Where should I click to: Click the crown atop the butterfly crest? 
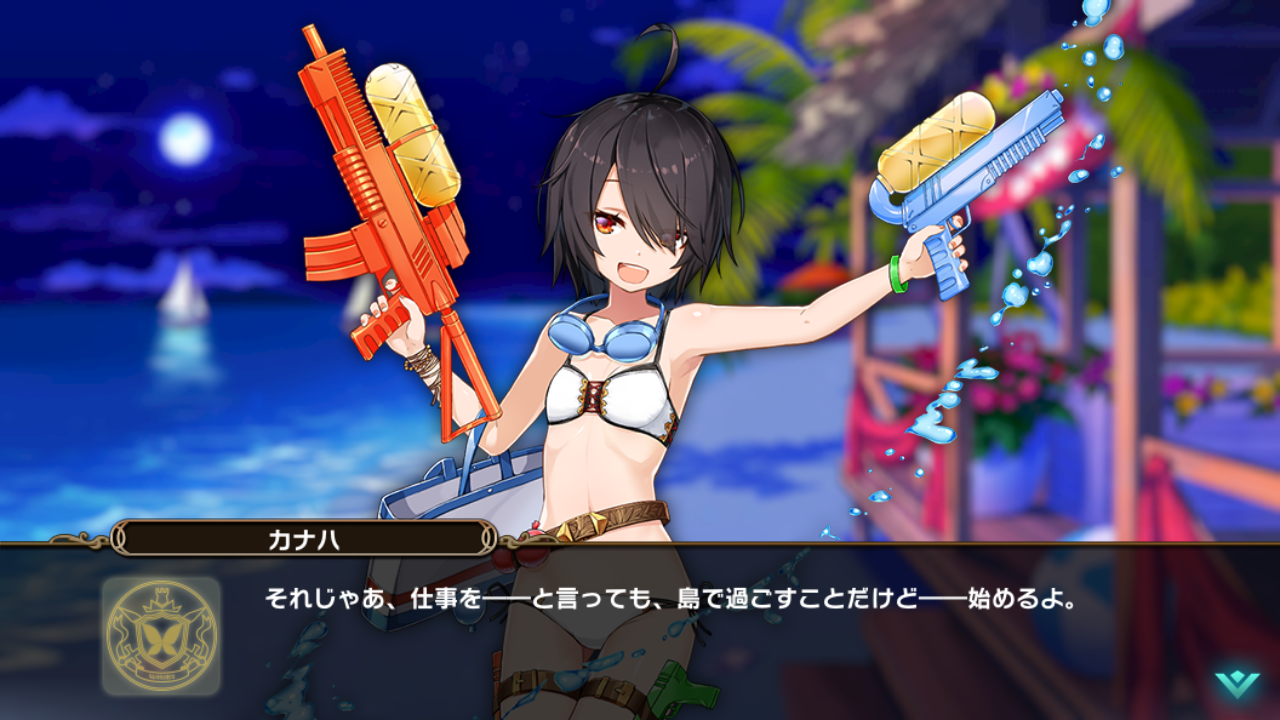click(163, 597)
